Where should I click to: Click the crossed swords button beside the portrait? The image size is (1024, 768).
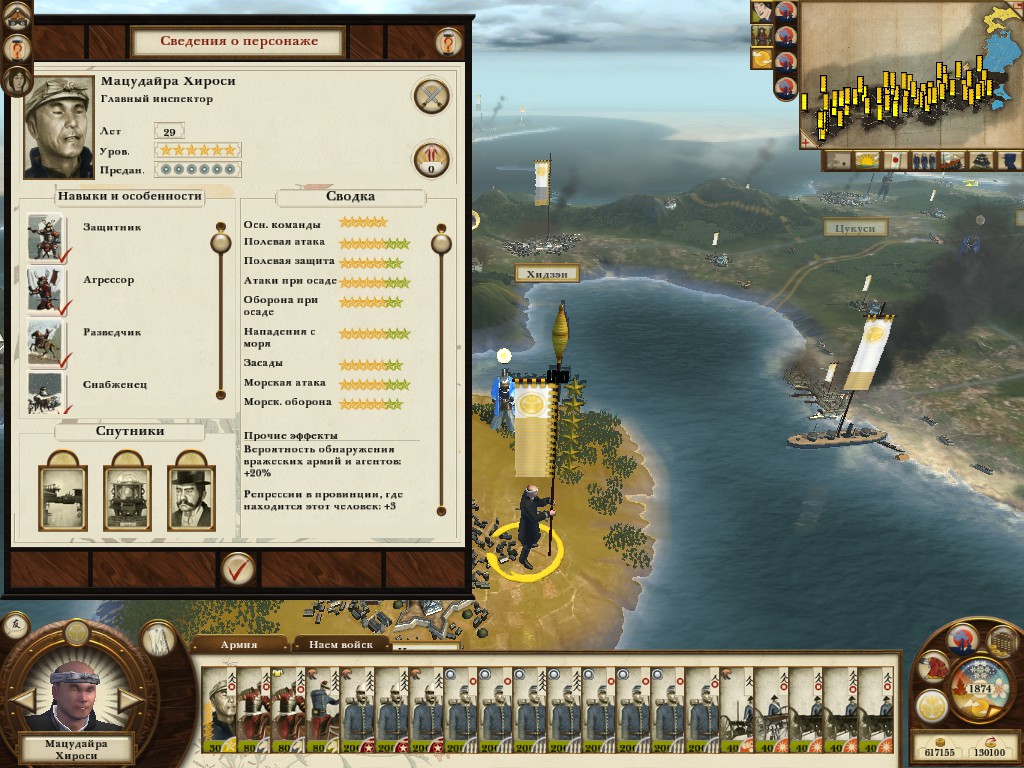[x=431, y=97]
